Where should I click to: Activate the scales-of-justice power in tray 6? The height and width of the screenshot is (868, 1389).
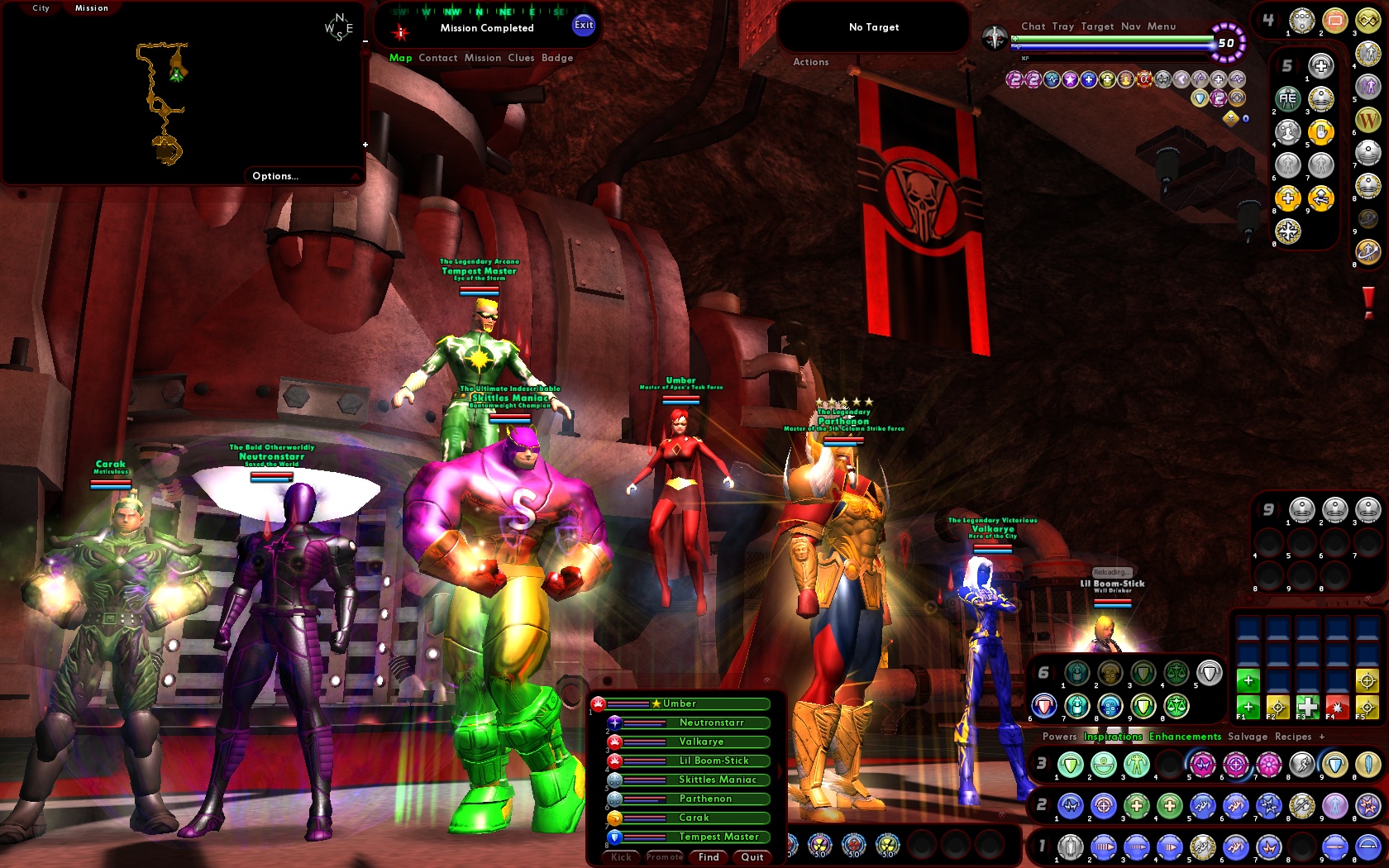tap(1177, 672)
